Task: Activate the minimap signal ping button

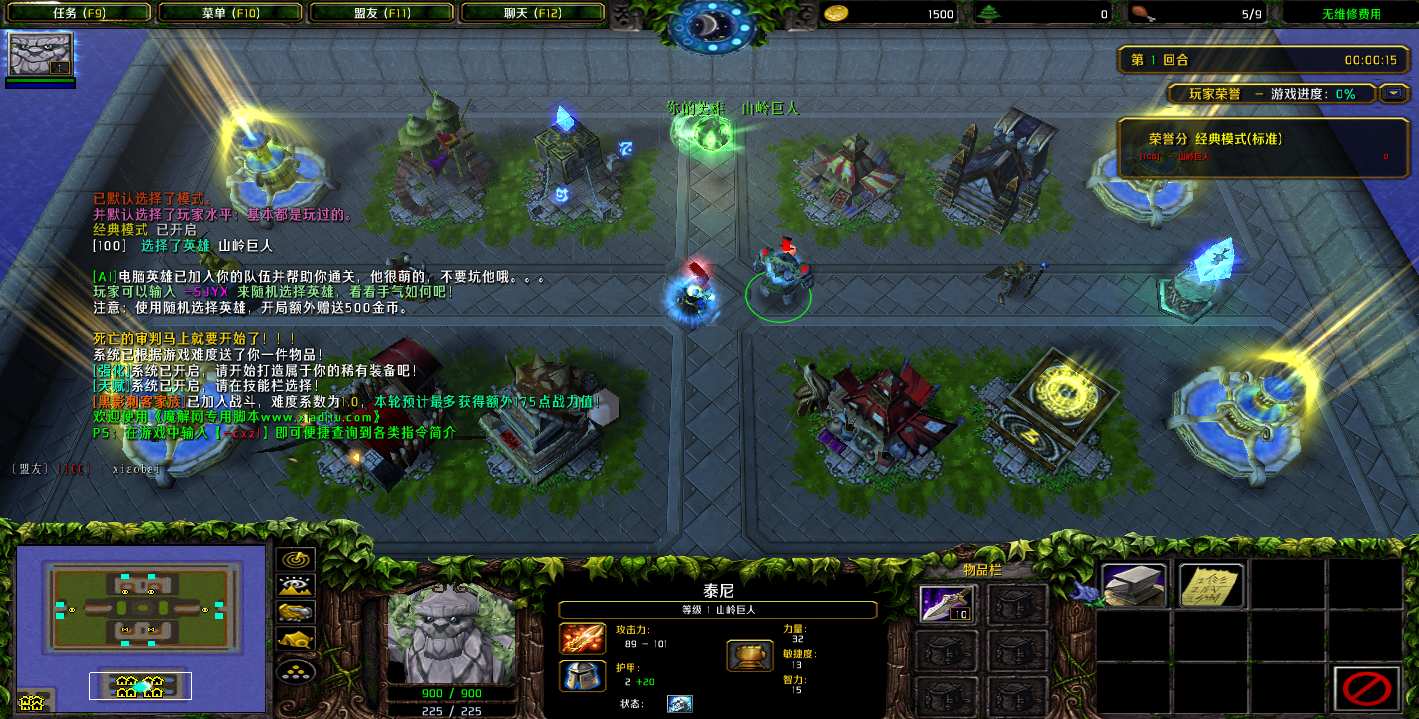Action: tap(296, 560)
